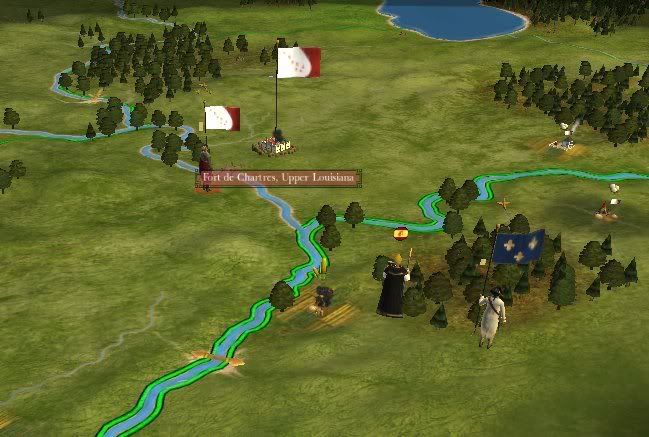
Task: Click the Spanish flag badge above the missionary
Action: (400, 234)
